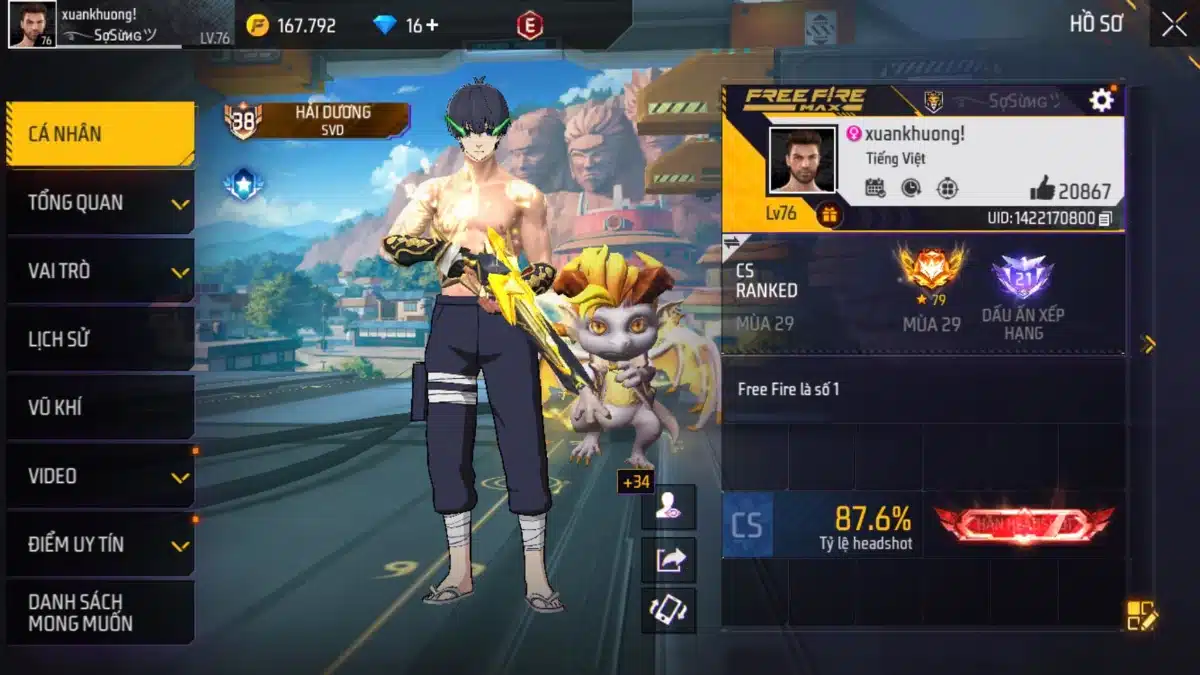Screen dimensions: 1200x675
Task: Click the thumbs-up like button
Action: (x=1042, y=189)
